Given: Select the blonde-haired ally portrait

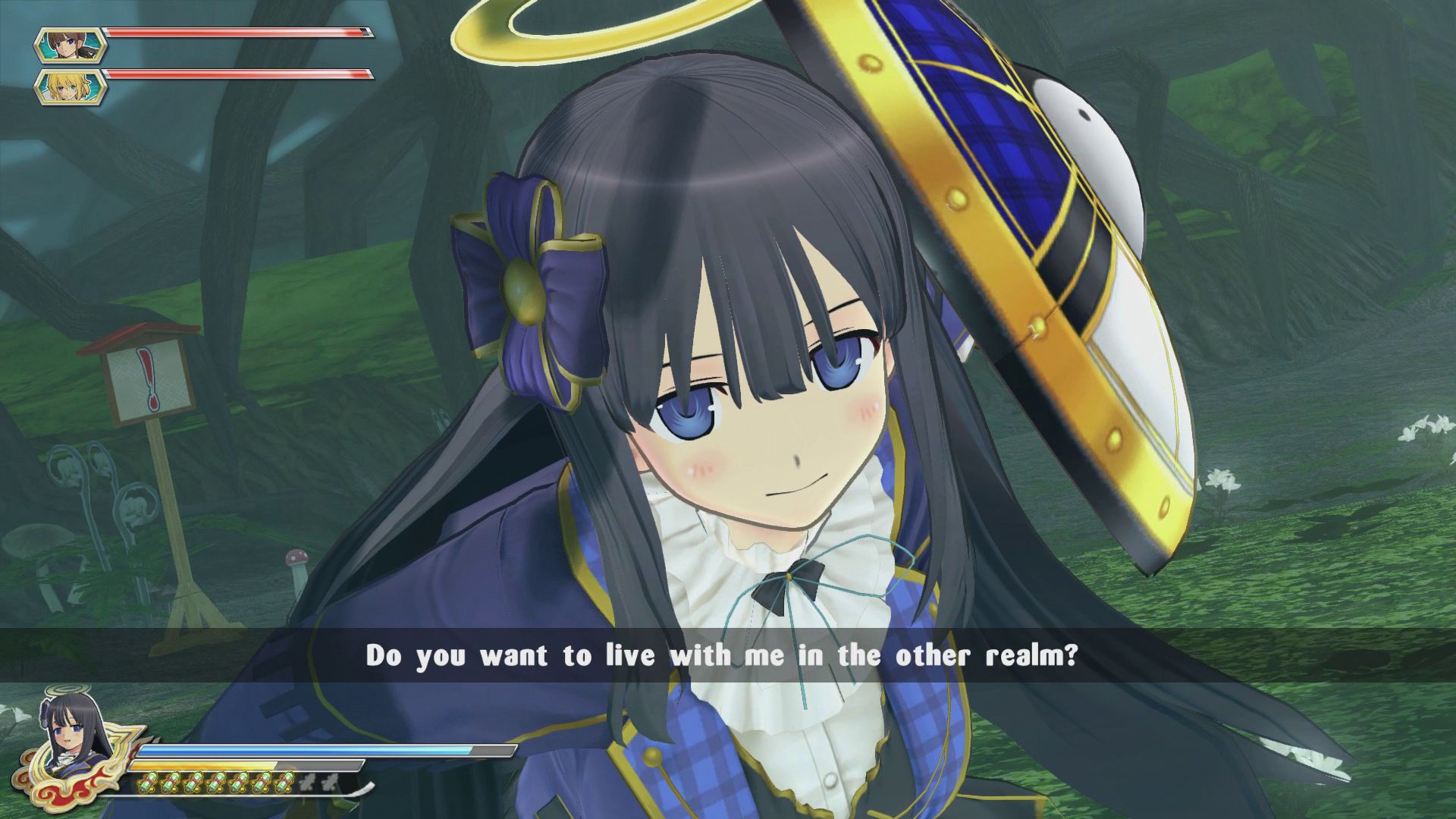Looking at the screenshot, I should click(x=71, y=86).
